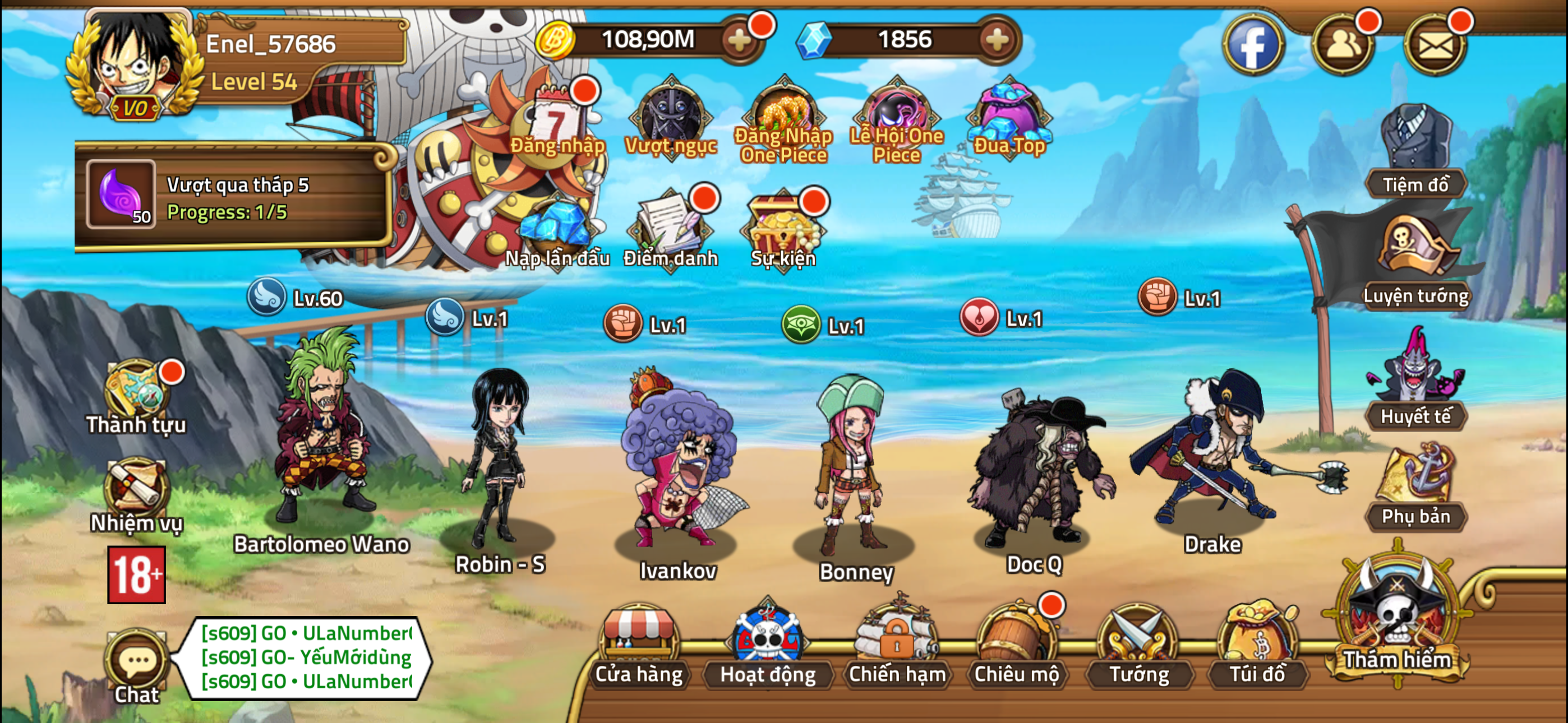Open the Facebook connect icon
This screenshot has width=1568, height=723.
pyautogui.click(x=1253, y=44)
